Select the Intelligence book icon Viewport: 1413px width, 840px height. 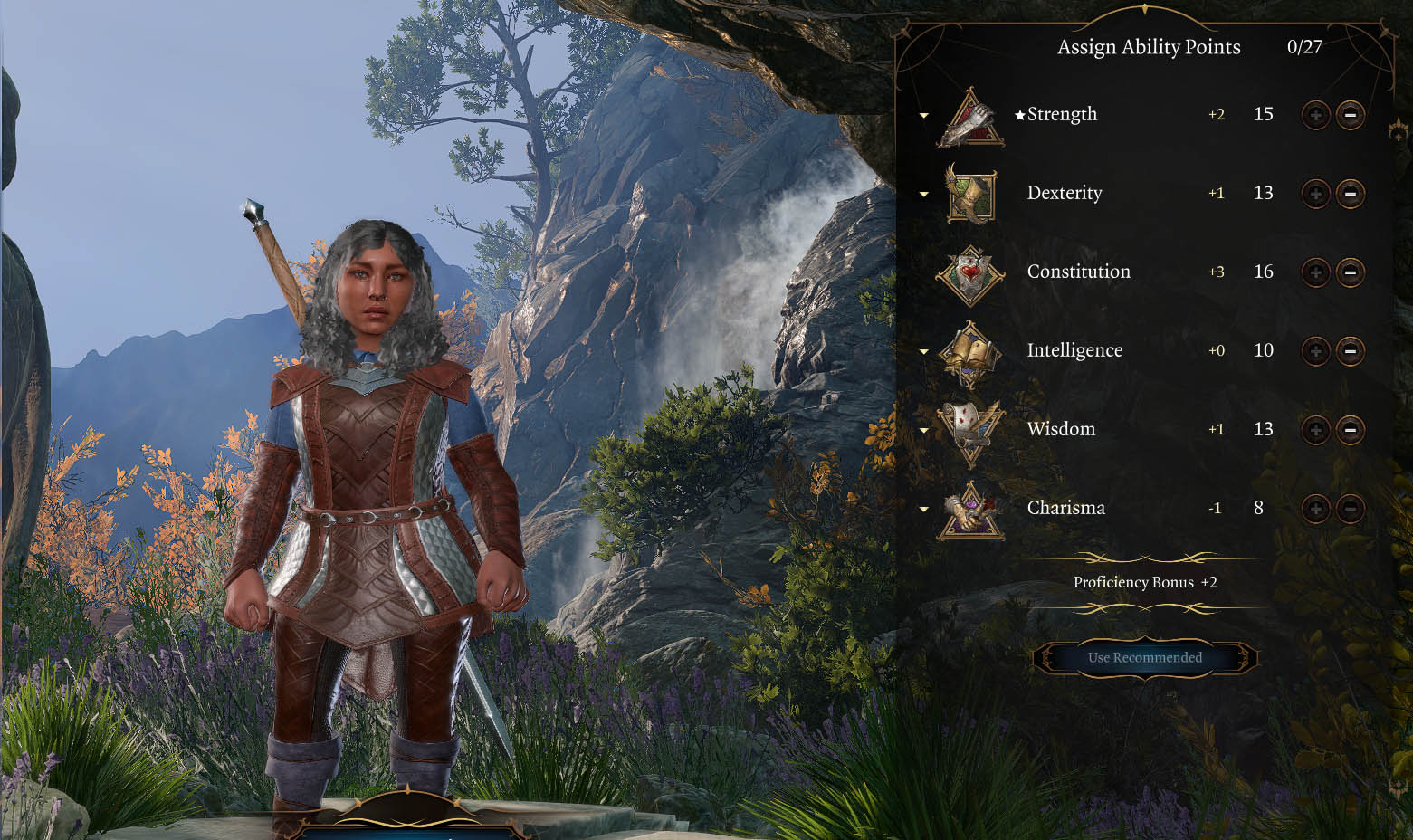970,351
